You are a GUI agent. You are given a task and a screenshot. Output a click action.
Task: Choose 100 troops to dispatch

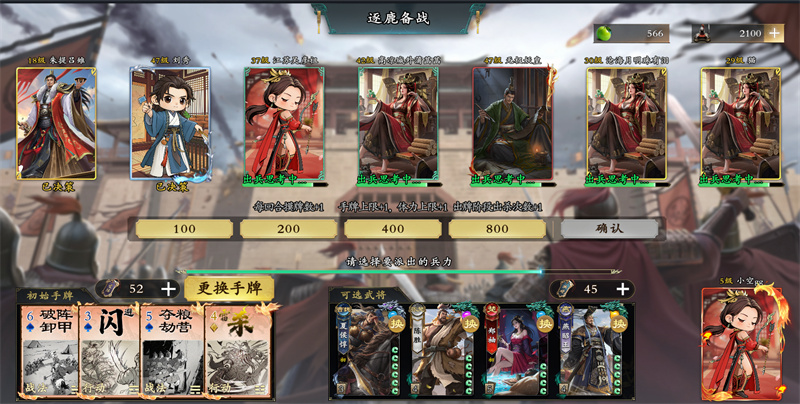coord(184,229)
